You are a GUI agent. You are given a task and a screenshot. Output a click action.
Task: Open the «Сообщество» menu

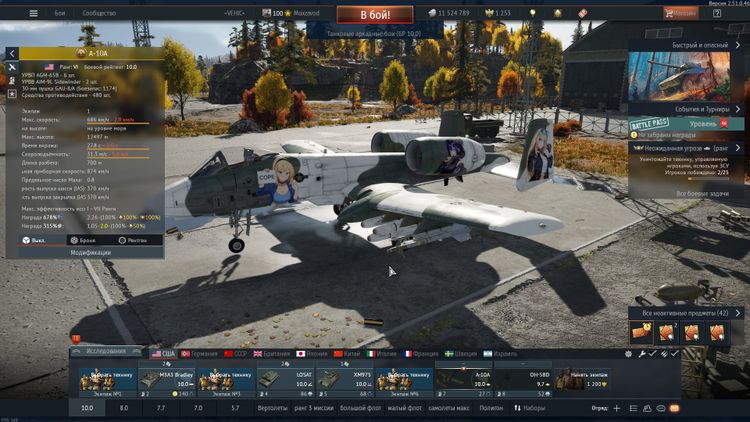[98, 14]
